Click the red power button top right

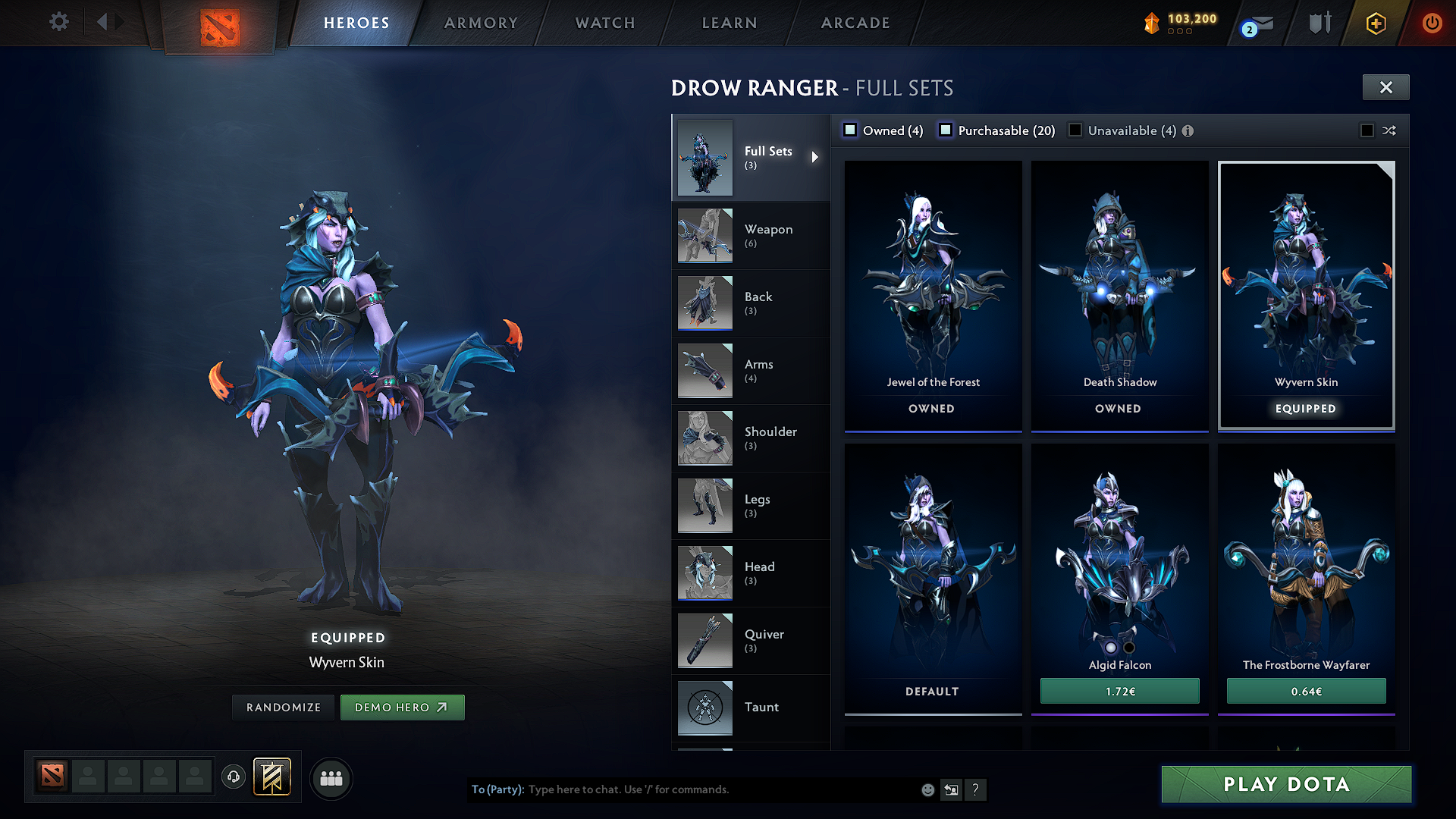point(1433,23)
